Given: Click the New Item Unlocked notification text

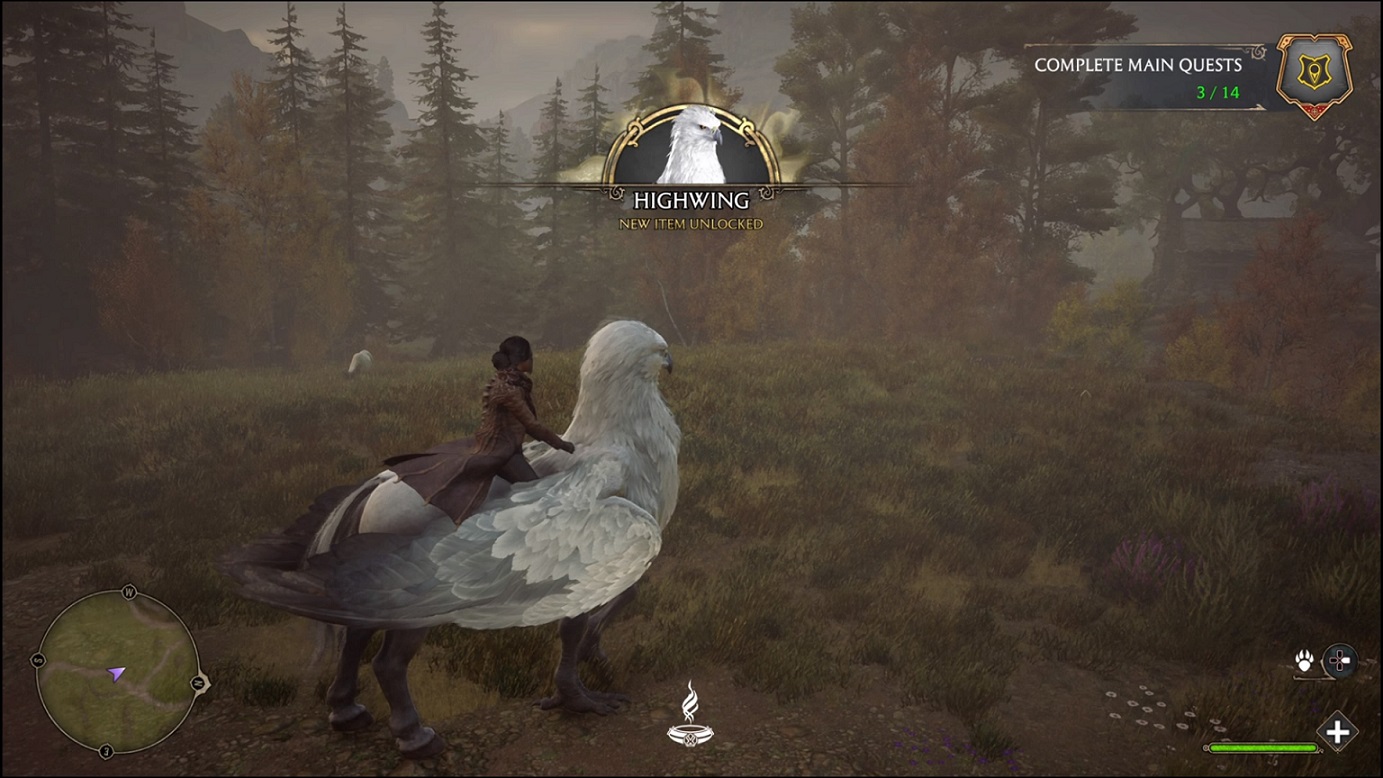Looking at the screenshot, I should pyautogui.click(x=691, y=225).
